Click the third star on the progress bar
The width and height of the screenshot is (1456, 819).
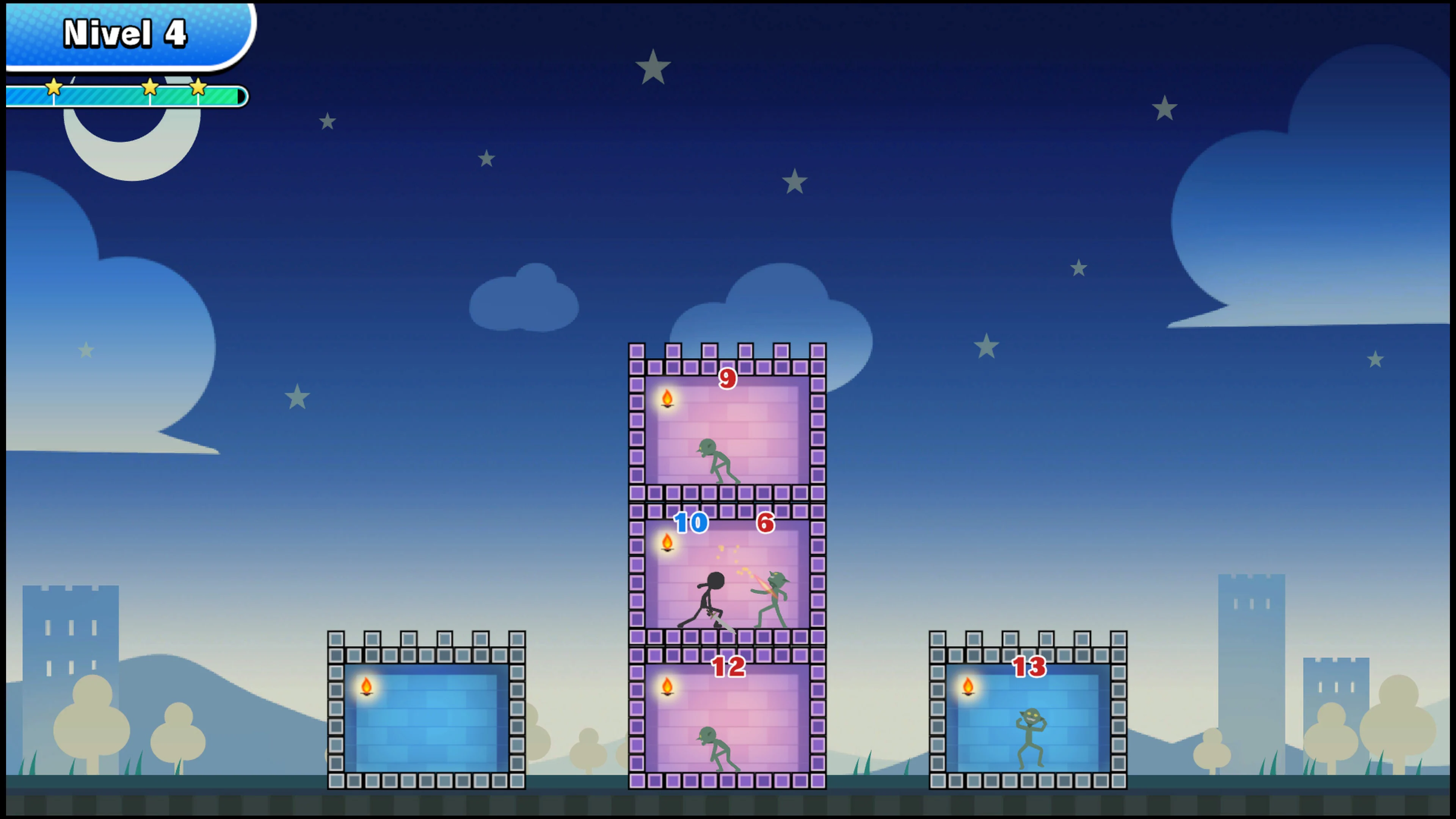tap(198, 88)
